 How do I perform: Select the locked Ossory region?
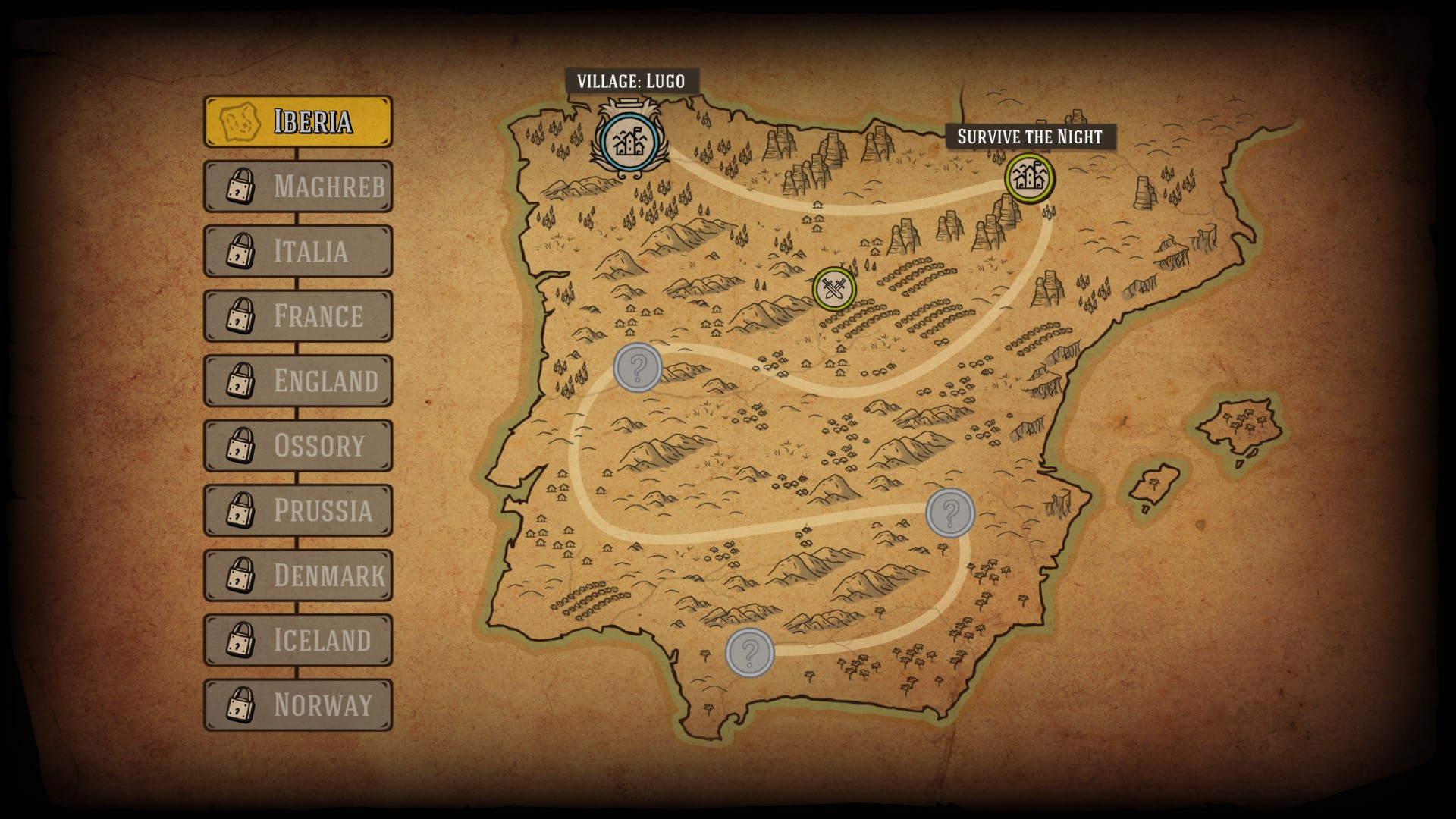click(298, 445)
